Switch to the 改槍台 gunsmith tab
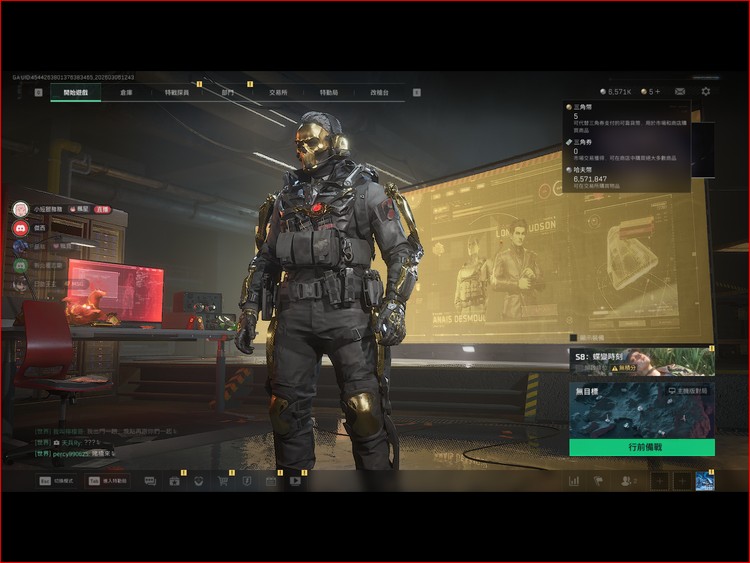The height and width of the screenshot is (563, 750). (379, 92)
